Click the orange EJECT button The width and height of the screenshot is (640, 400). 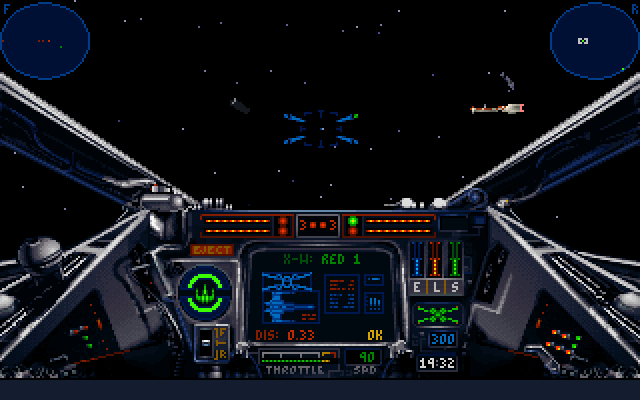pos(211,250)
